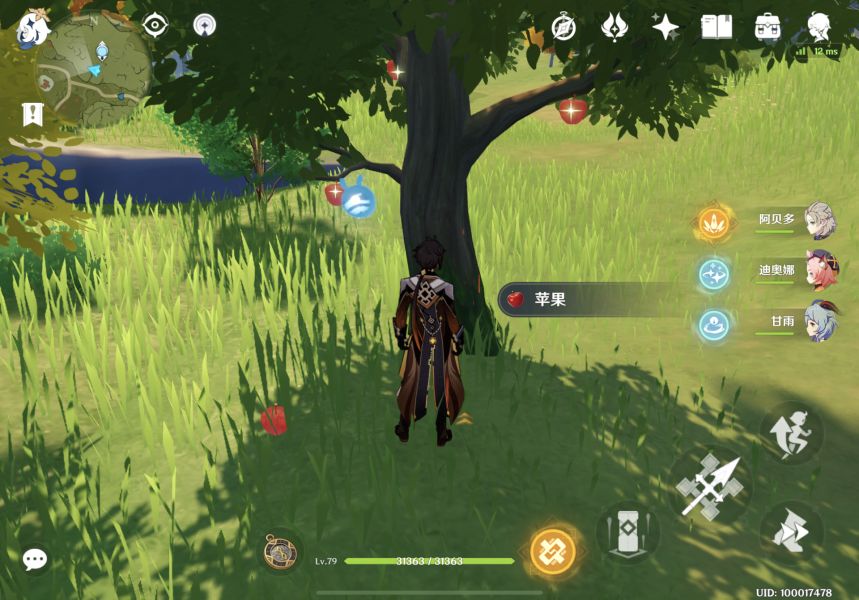Unleash the golden elemental burst
The image size is (859, 600).
[553, 550]
